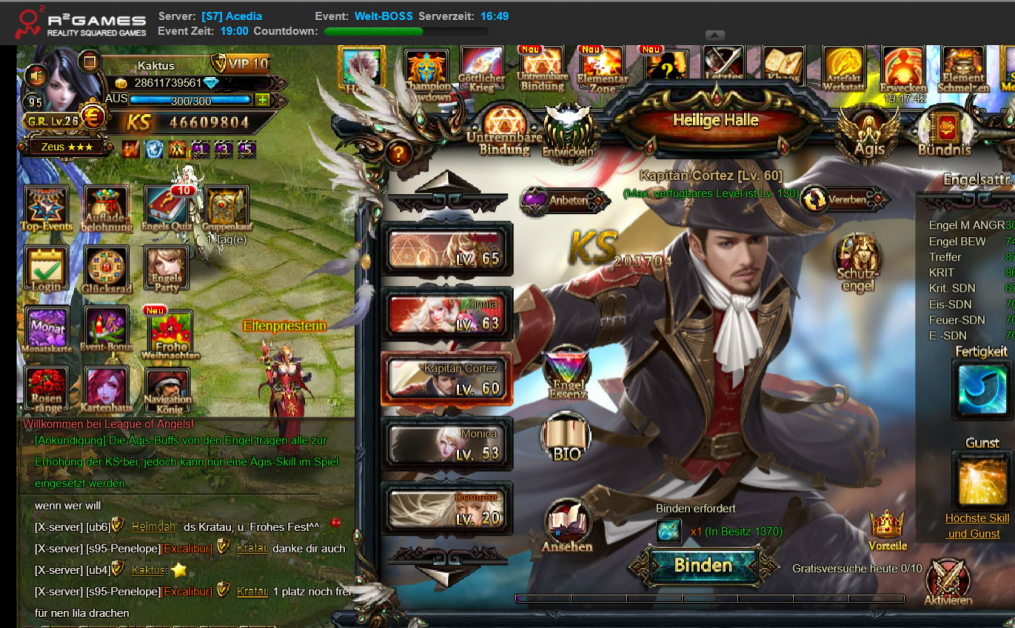Click the Ansehen icon
Image resolution: width=1015 pixels, height=628 pixels.
567,527
